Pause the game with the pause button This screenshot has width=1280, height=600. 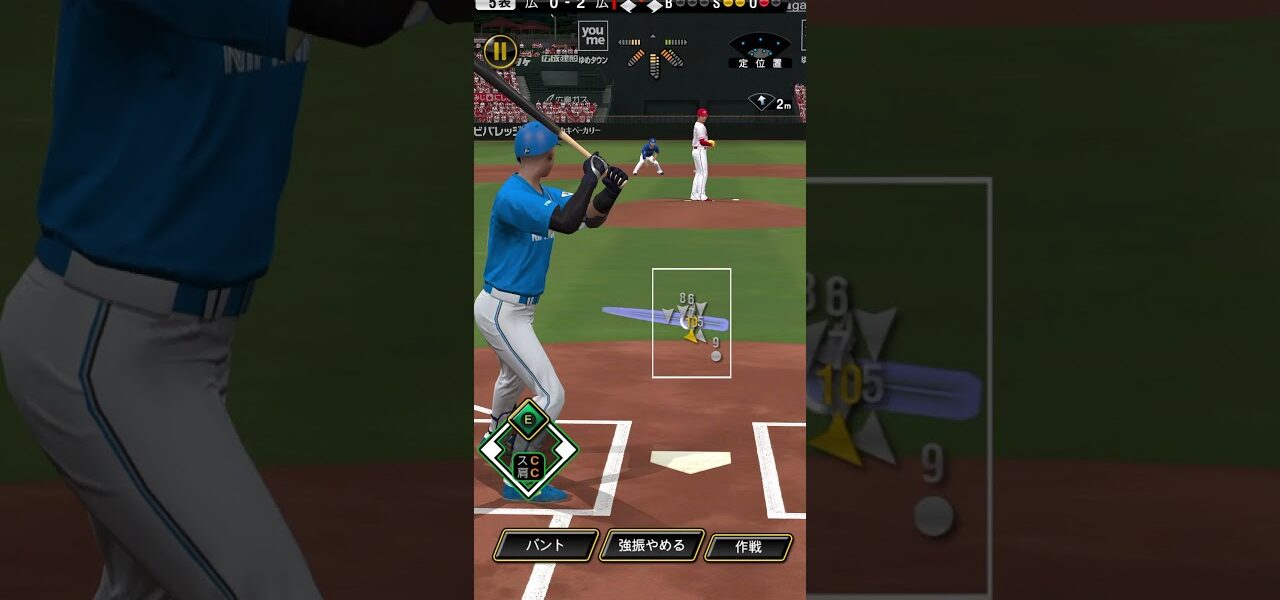(x=500, y=51)
